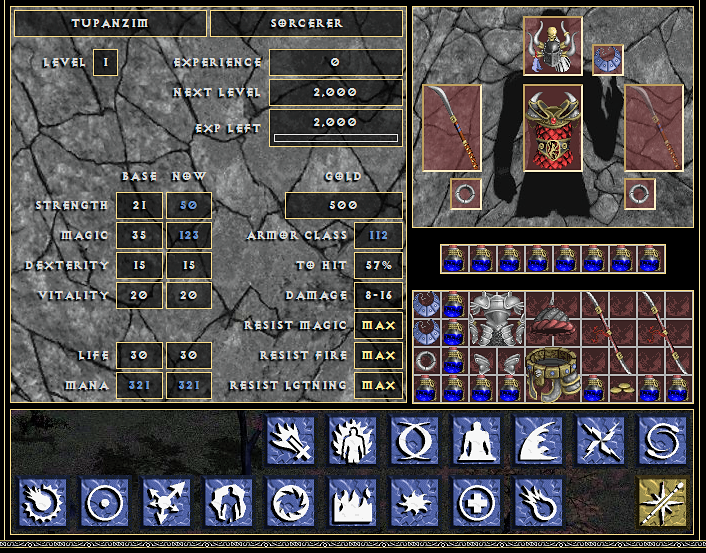Choose the healing cross-in-circle spell

[476, 502]
